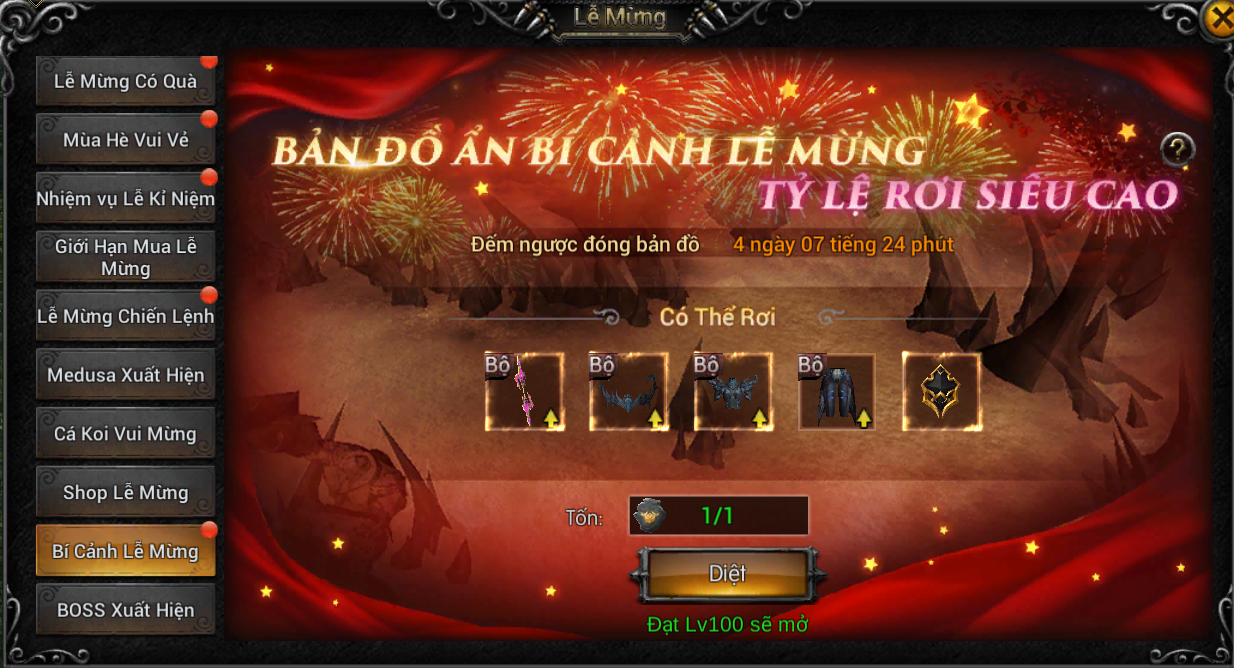This screenshot has height=668, width=1234.
Task: Go to Shop Lễ Mừng tab
Action: 125,492
